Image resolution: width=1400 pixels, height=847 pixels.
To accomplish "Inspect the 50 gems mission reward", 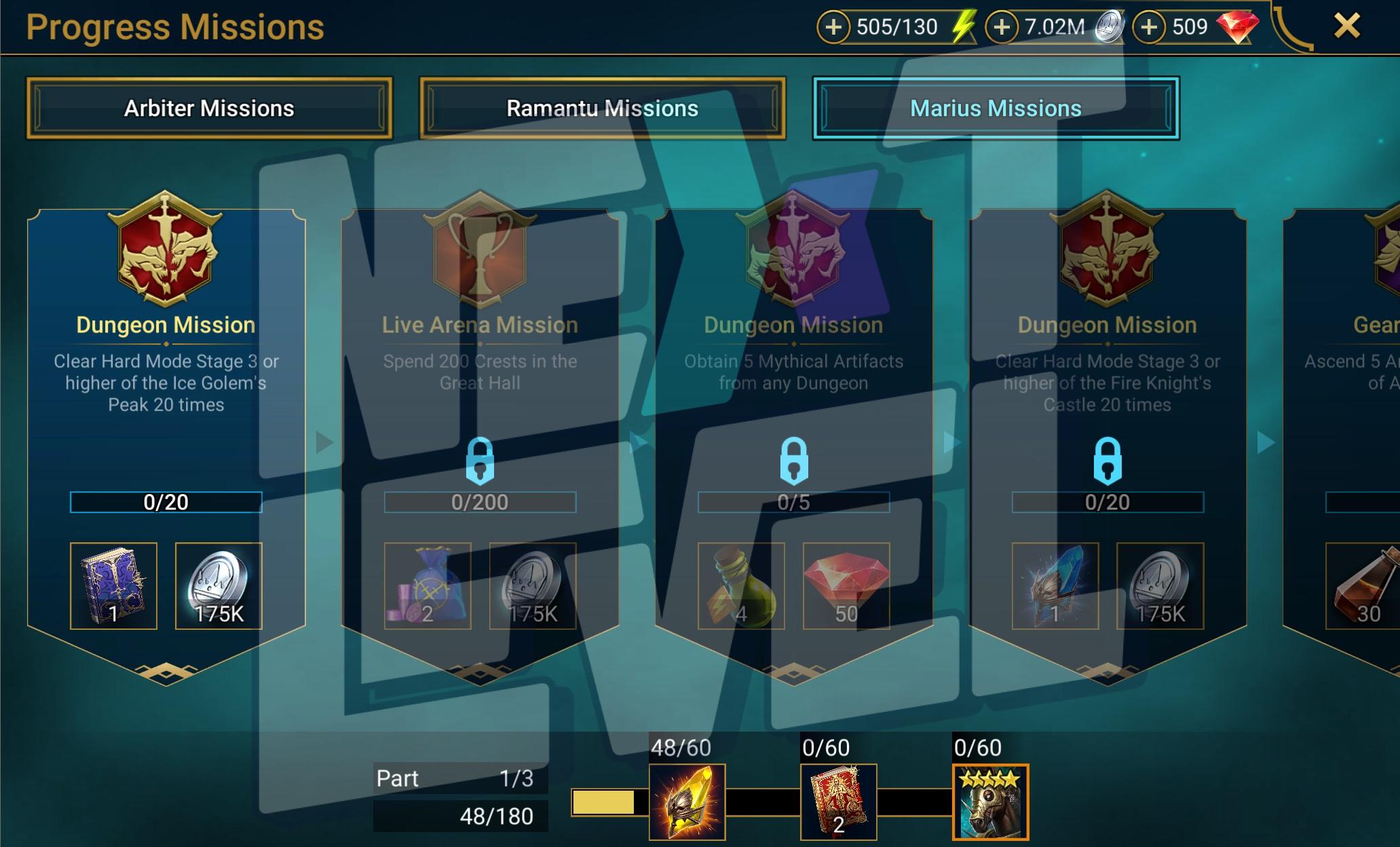I will pyautogui.click(x=846, y=586).
